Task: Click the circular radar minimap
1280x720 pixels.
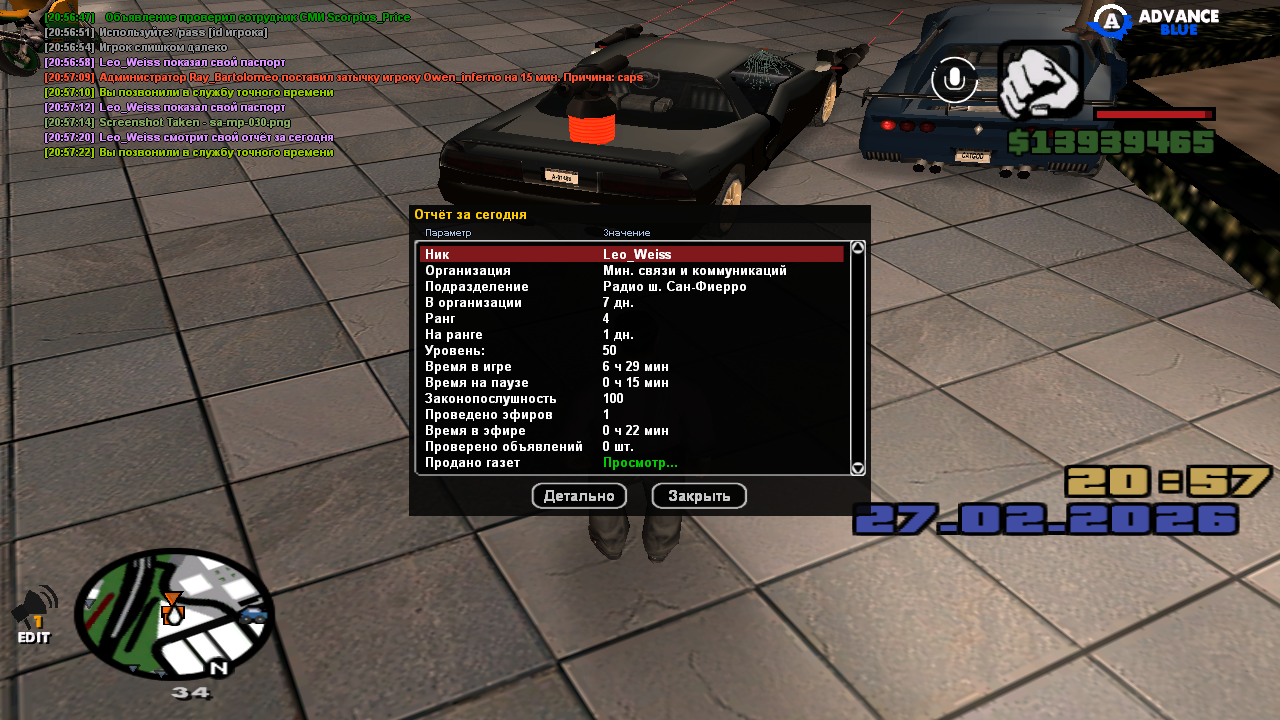Action: tap(174, 615)
